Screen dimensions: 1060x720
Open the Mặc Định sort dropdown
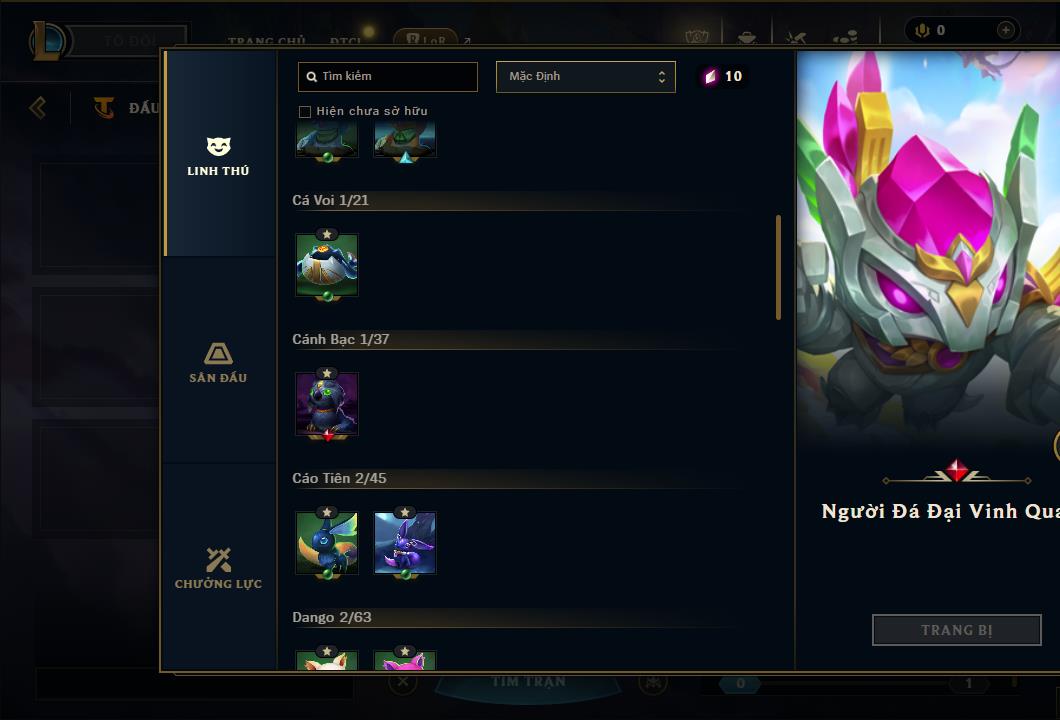pyautogui.click(x=585, y=77)
